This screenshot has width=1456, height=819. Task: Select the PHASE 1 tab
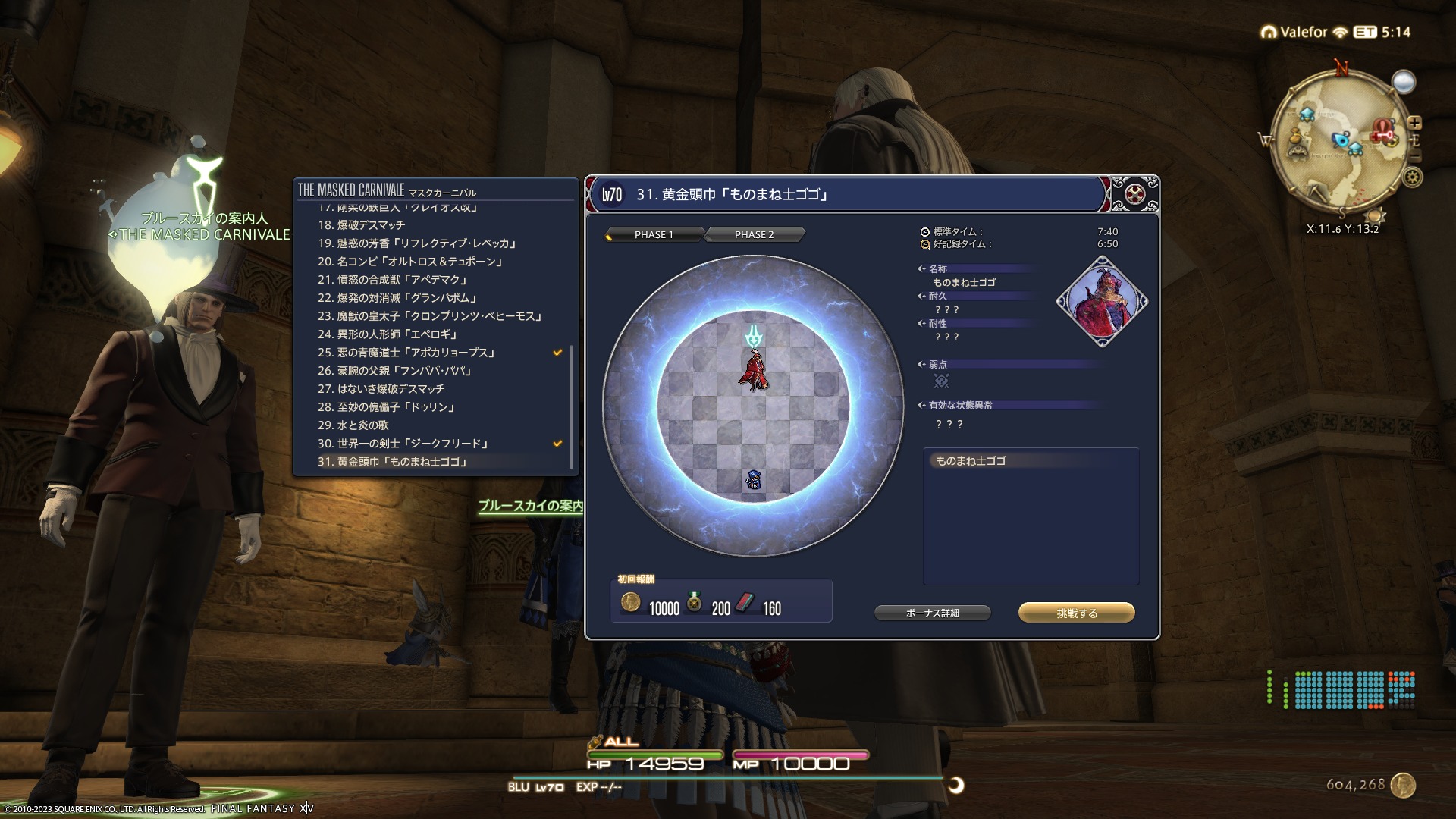click(654, 234)
